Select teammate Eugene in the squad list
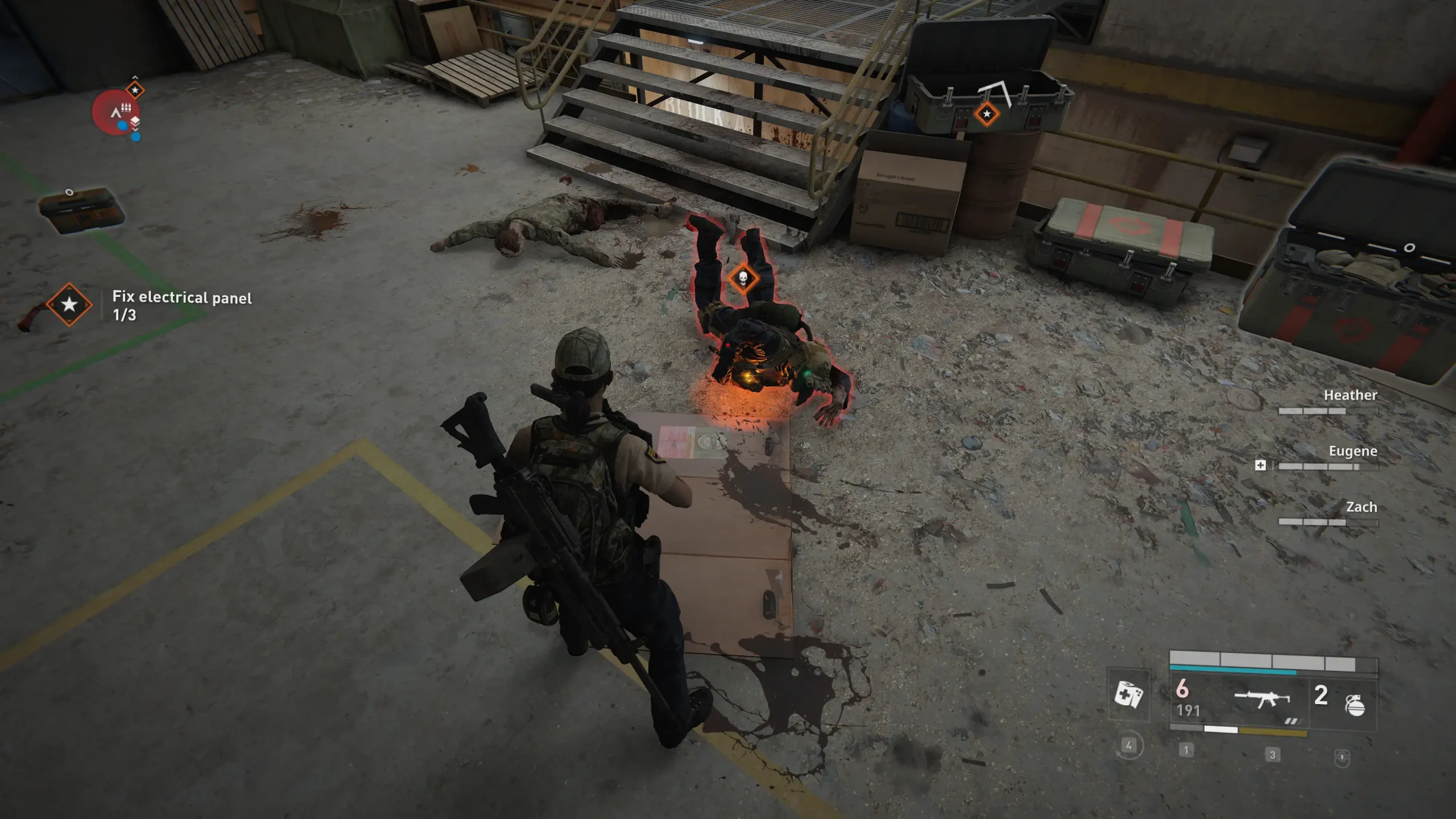1456x819 pixels. tap(1352, 452)
